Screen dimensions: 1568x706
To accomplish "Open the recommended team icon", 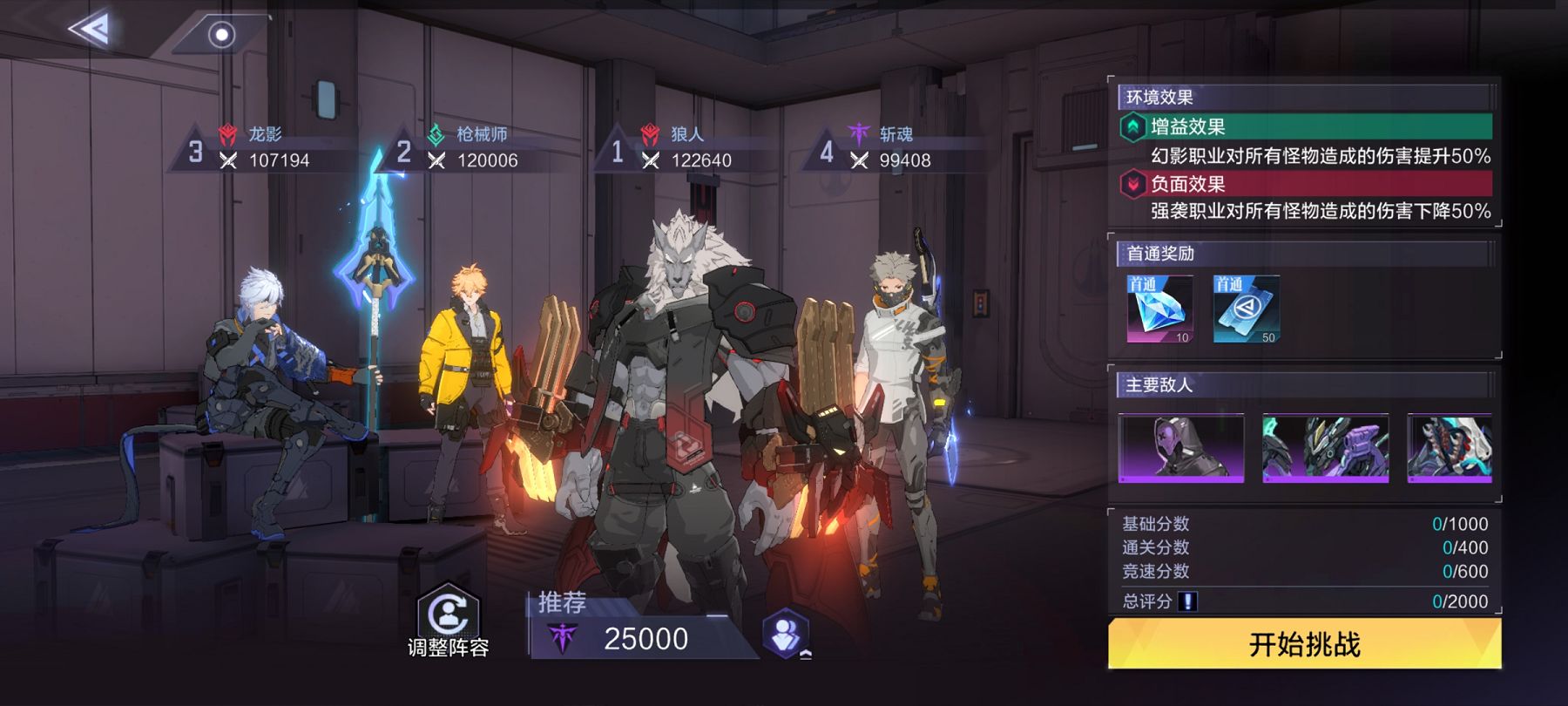I will (x=786, y=635).
